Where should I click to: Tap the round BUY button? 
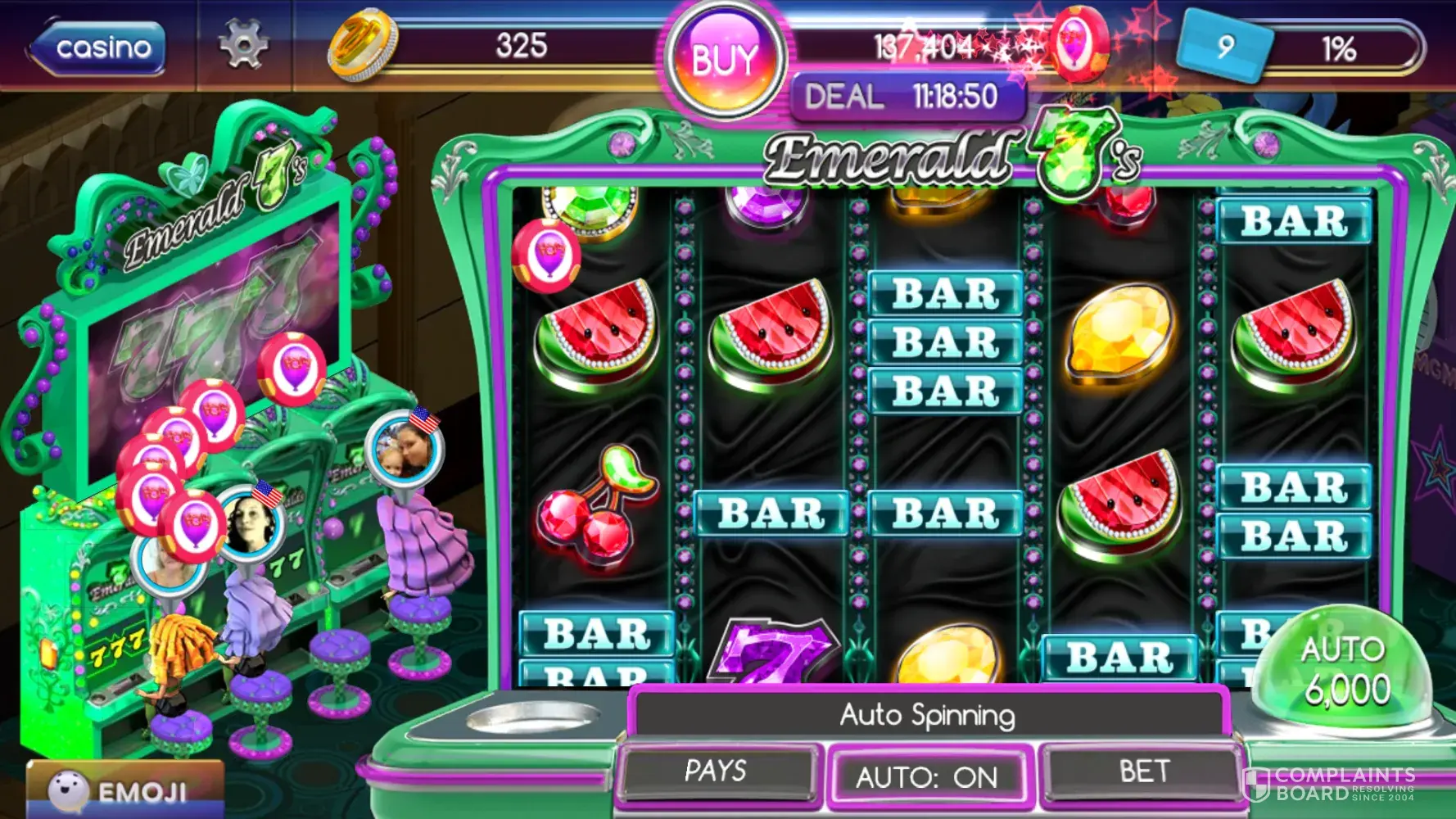(x=726, y=60)
